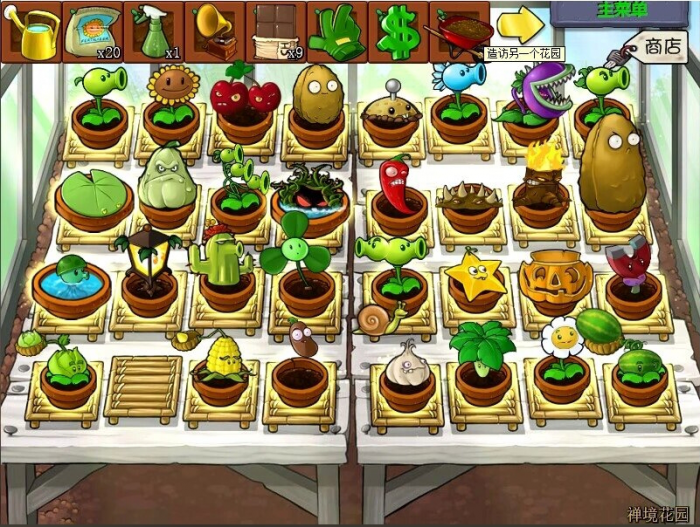The width and height of the screenshot is (700, 527).
Task: Open the shop tag button
Action: click(661, 46)
